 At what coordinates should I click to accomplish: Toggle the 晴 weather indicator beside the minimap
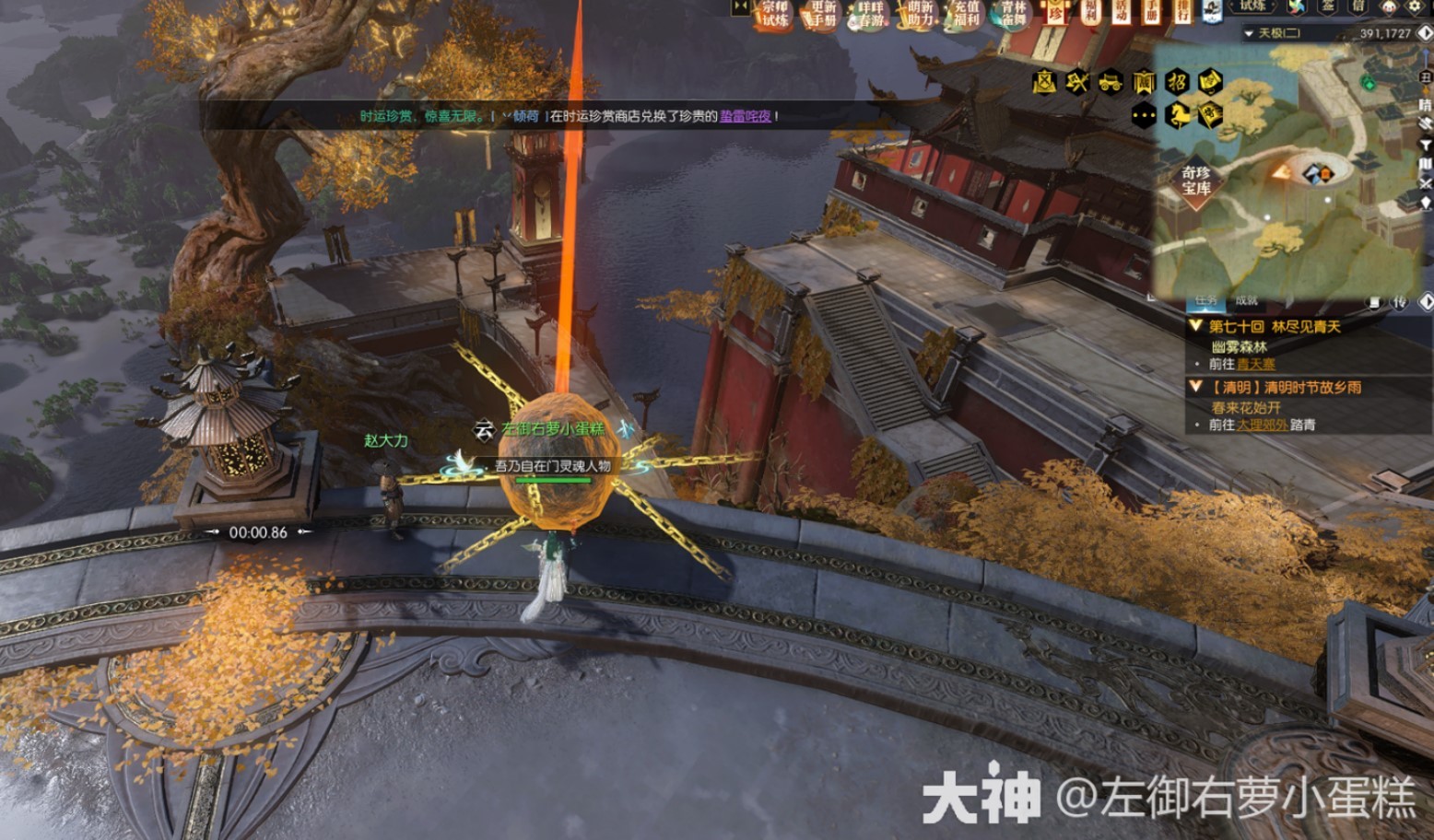[x=1425, y=105]
